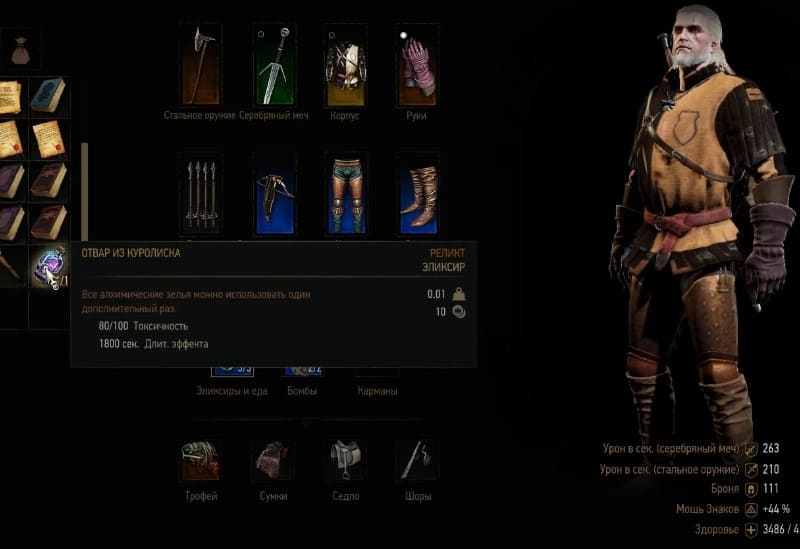Select the equipped trousers slot
The width and height of the screenshot is (800, 549).
pyautogui.click(x=346, y=192)
